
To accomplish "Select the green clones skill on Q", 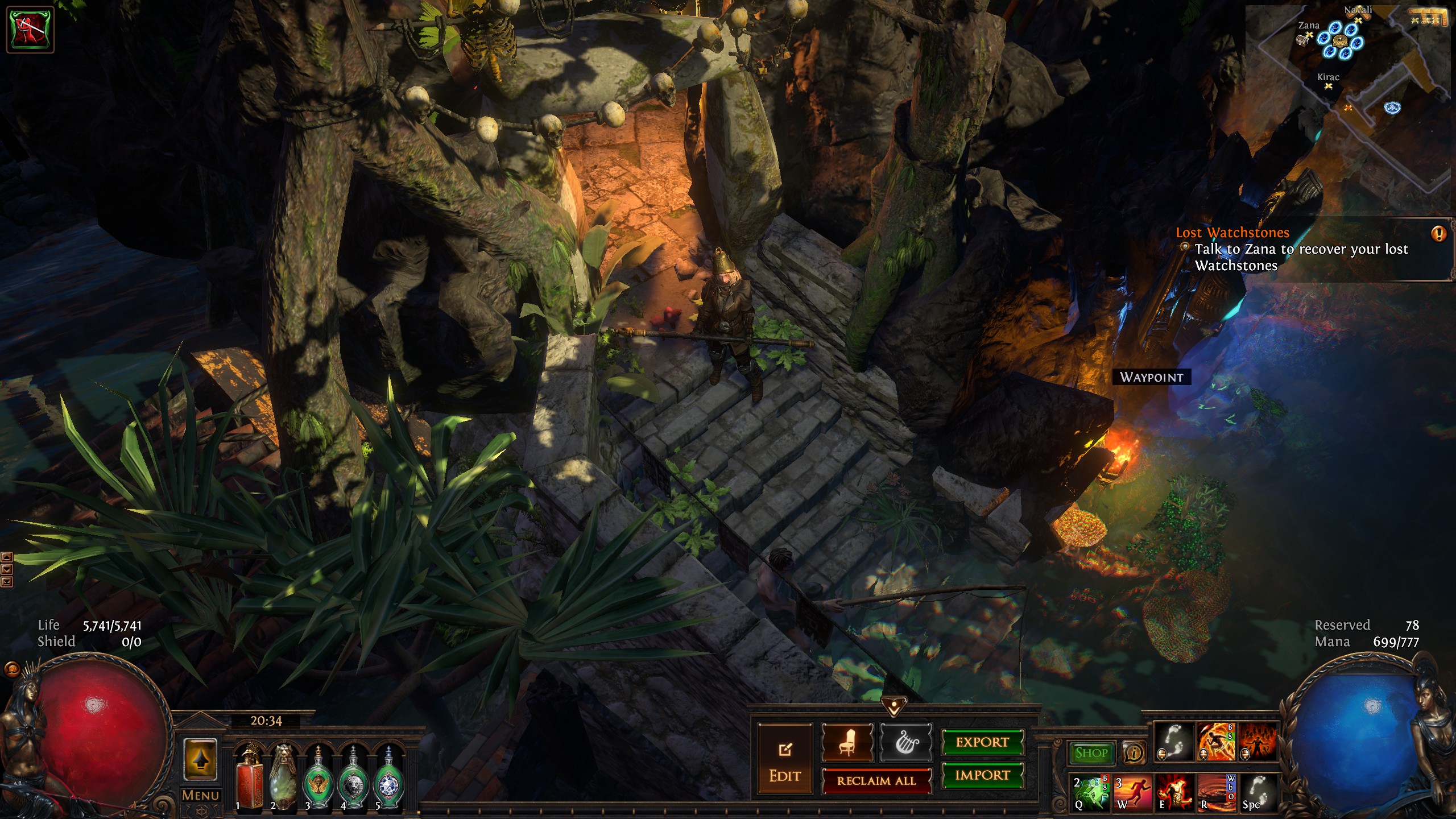I will pyautogui.click(x=1090, y=792).
